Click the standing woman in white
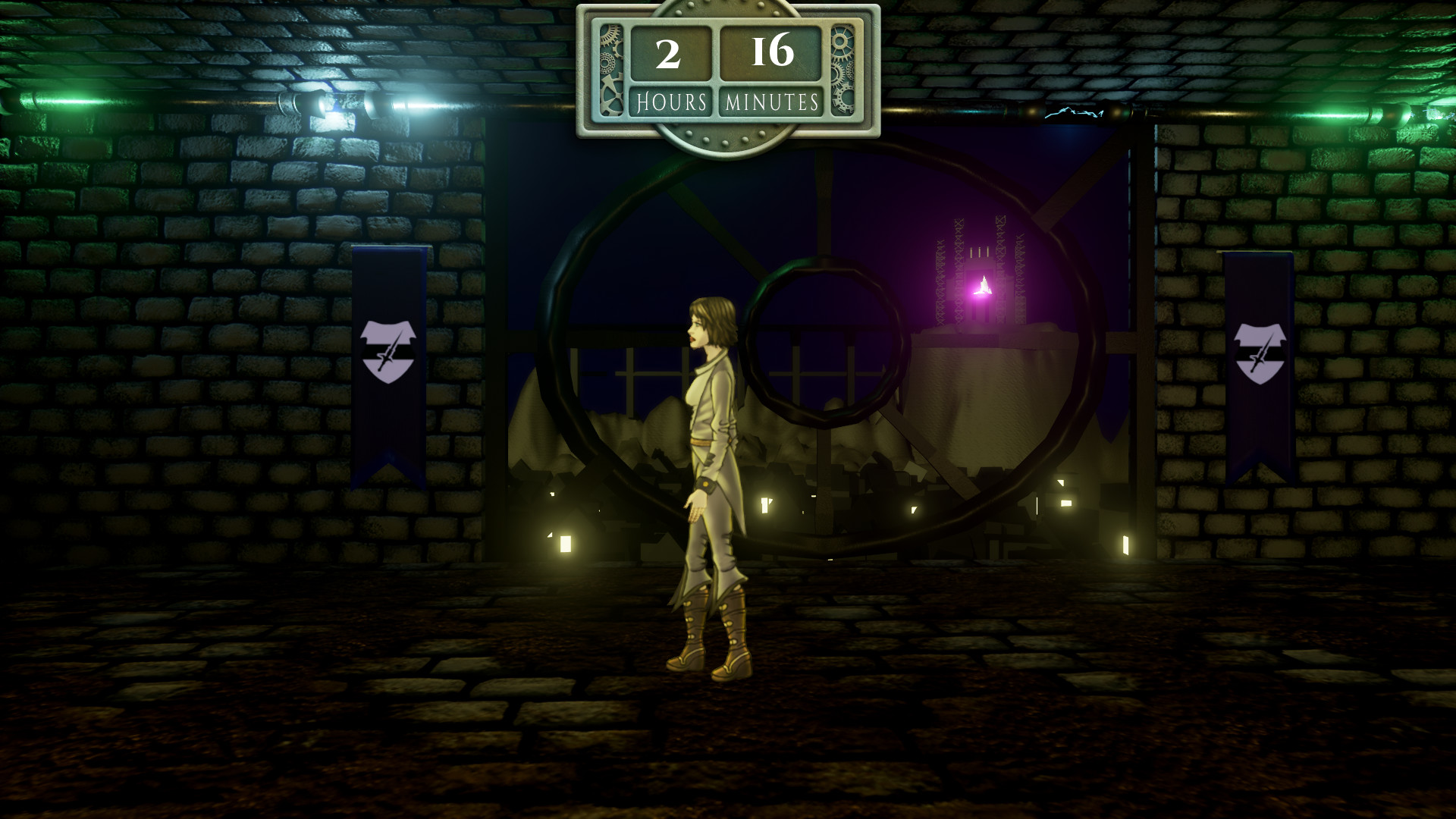1456x819 pixels. pyautogui.click(x=709, y=470)
